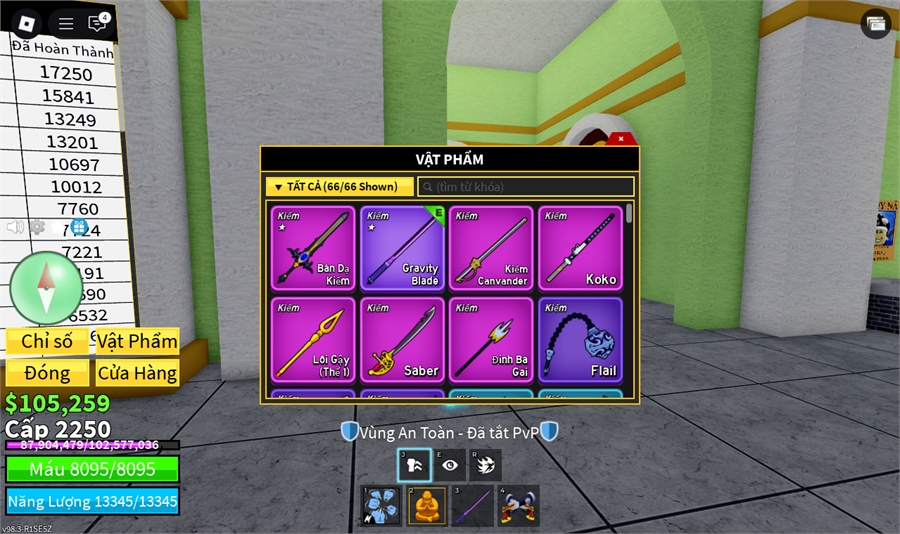900x534 pixels.
Task: Click the Vật Phẩm button
Action: (137, 341)
